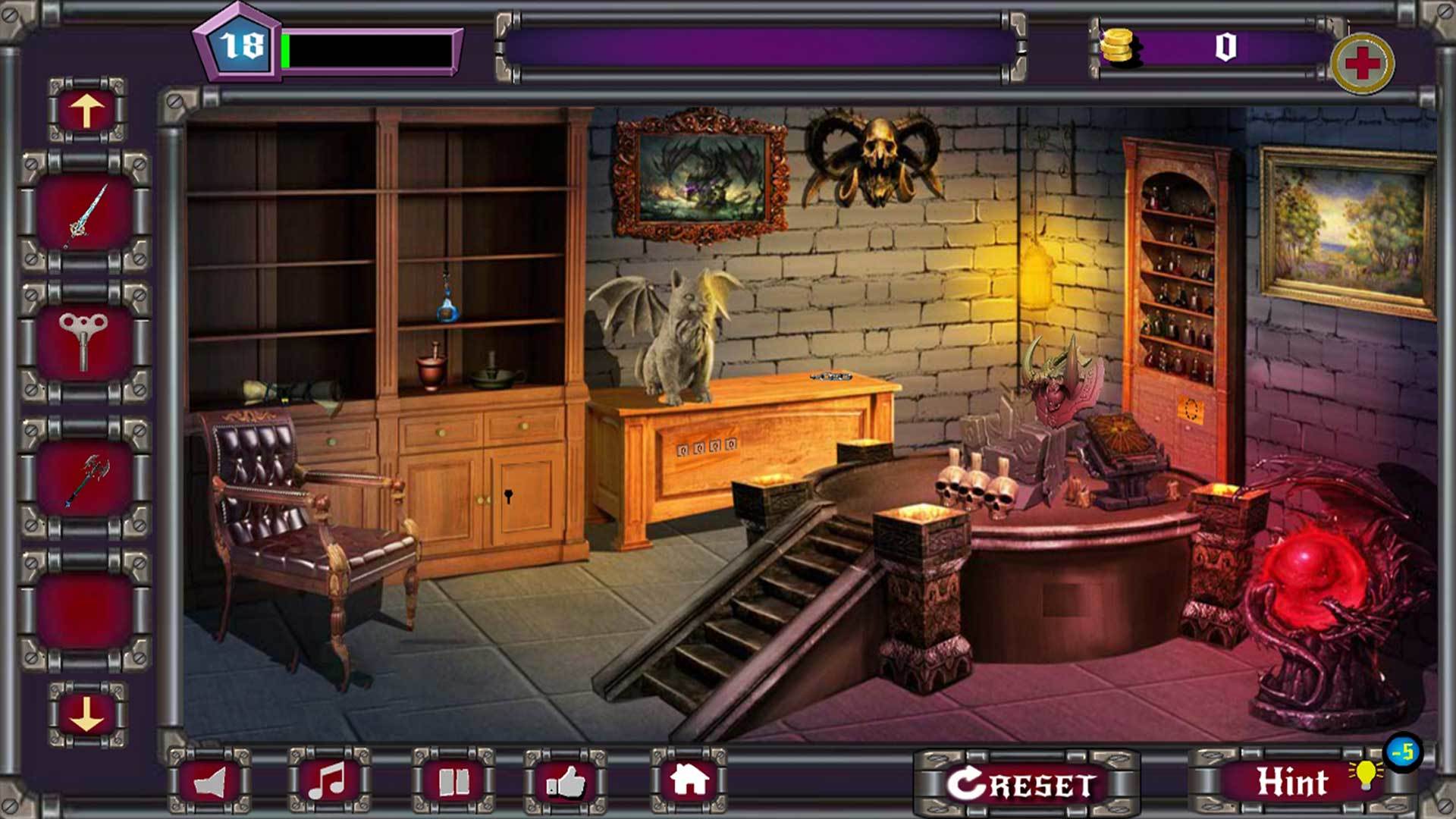1456x819 pixels.
Task: Click the keyhole on the wooden cabinet
Action: 507,498
